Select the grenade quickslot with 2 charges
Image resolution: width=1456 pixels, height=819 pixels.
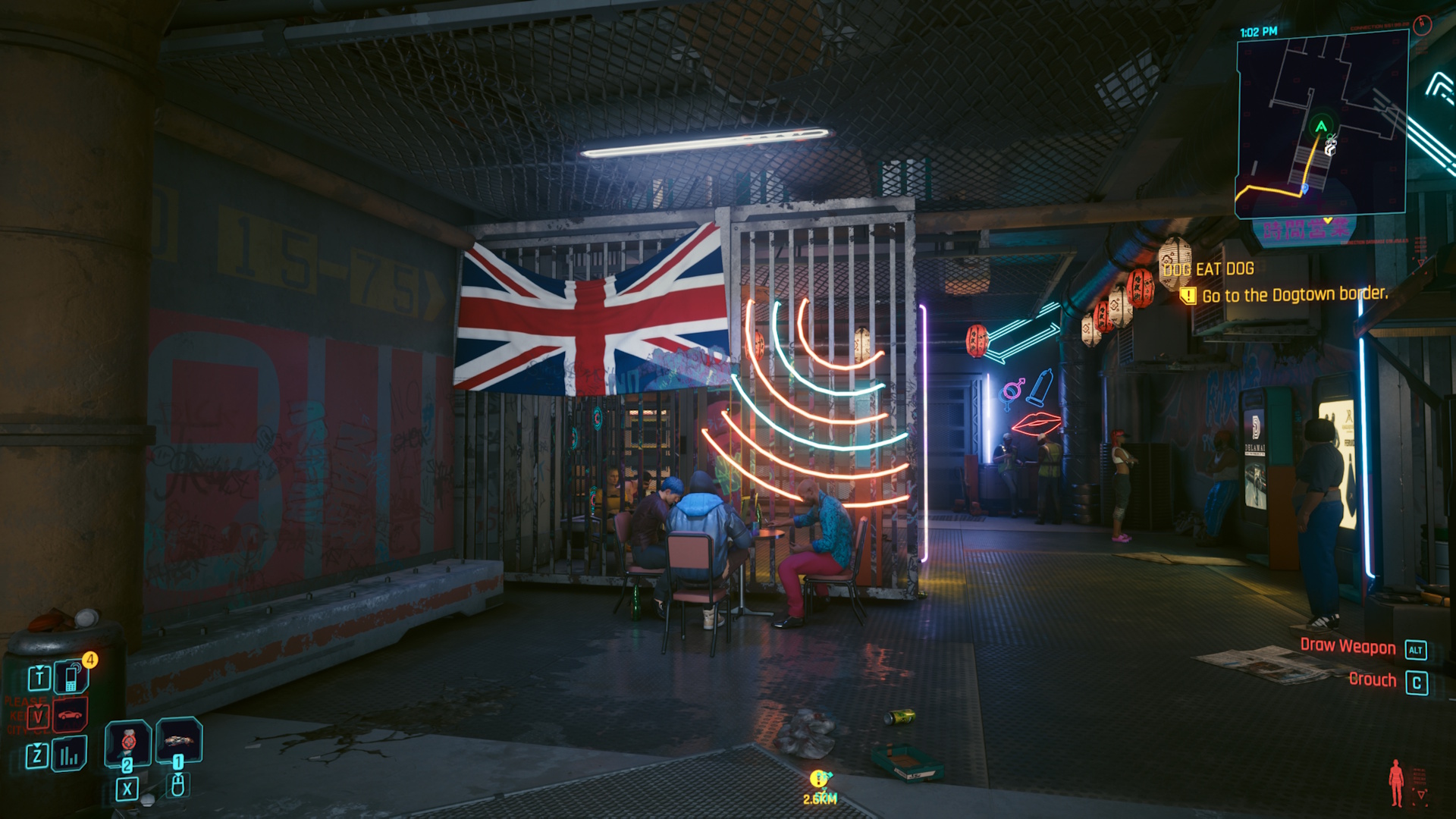click(x=127, y=742)
